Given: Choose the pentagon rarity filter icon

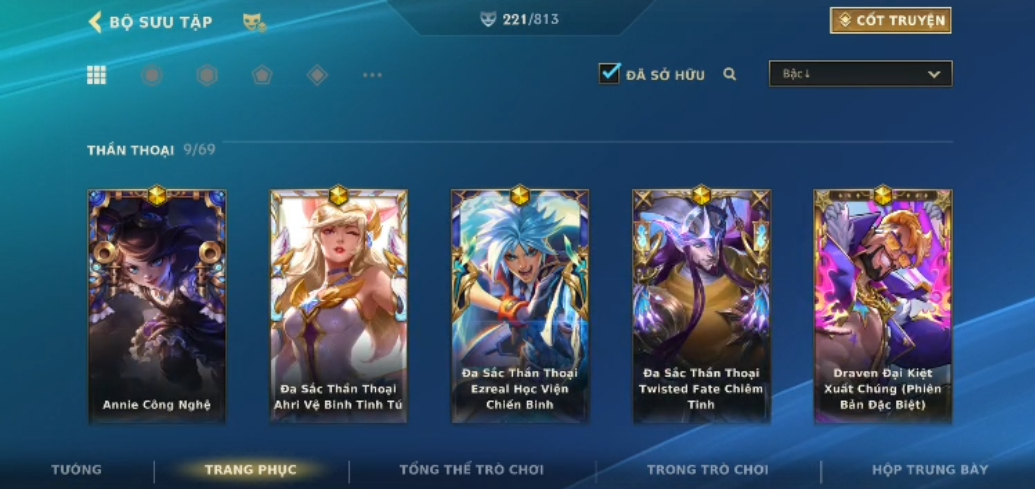Looking at the screenshot, I should [x=262, y=75].
